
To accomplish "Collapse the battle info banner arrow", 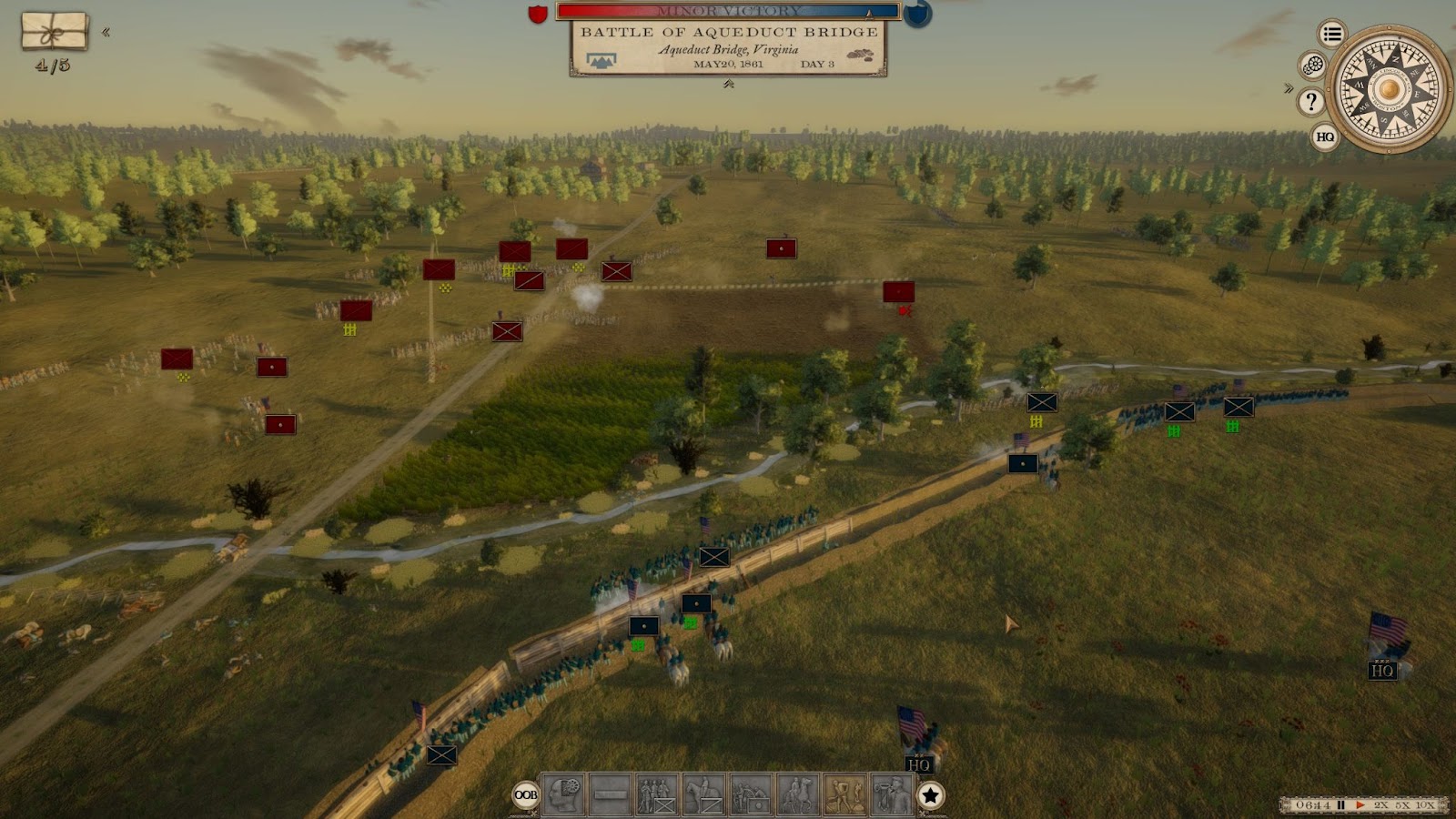I will point(729,85).
